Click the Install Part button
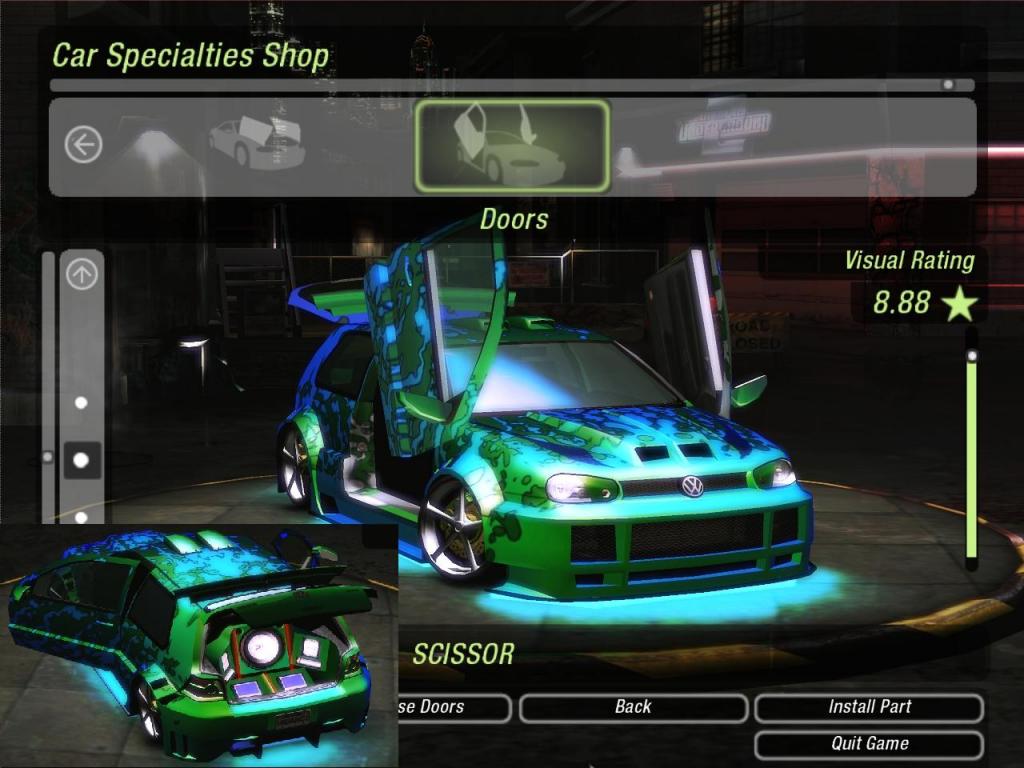The image size is (1024, 768). click(869, 707)
